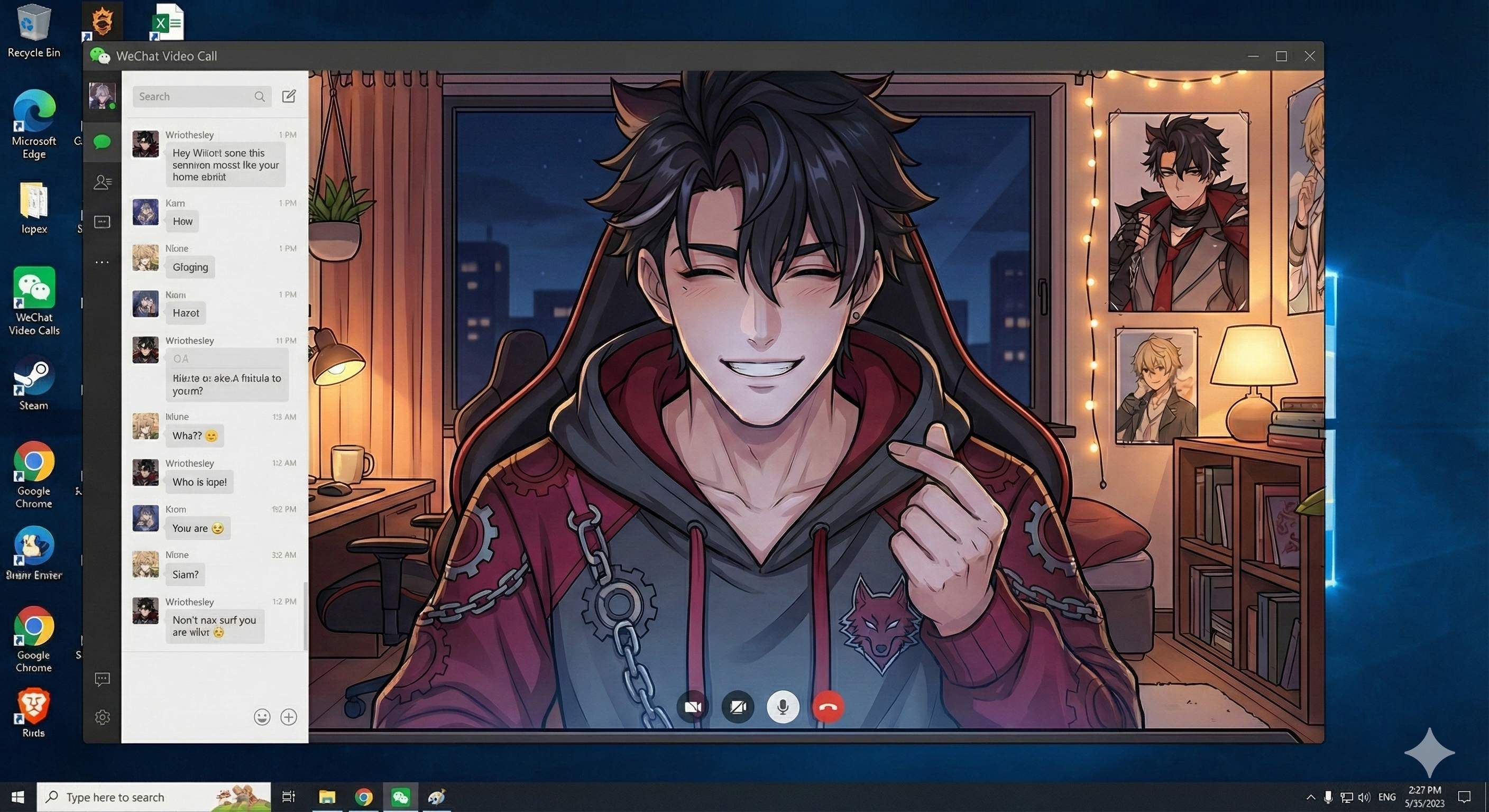The width and height of the screenshot is (1489, 812).
Task: Minimize the WeChat Video Call window
Action: tap(1253, 56)
